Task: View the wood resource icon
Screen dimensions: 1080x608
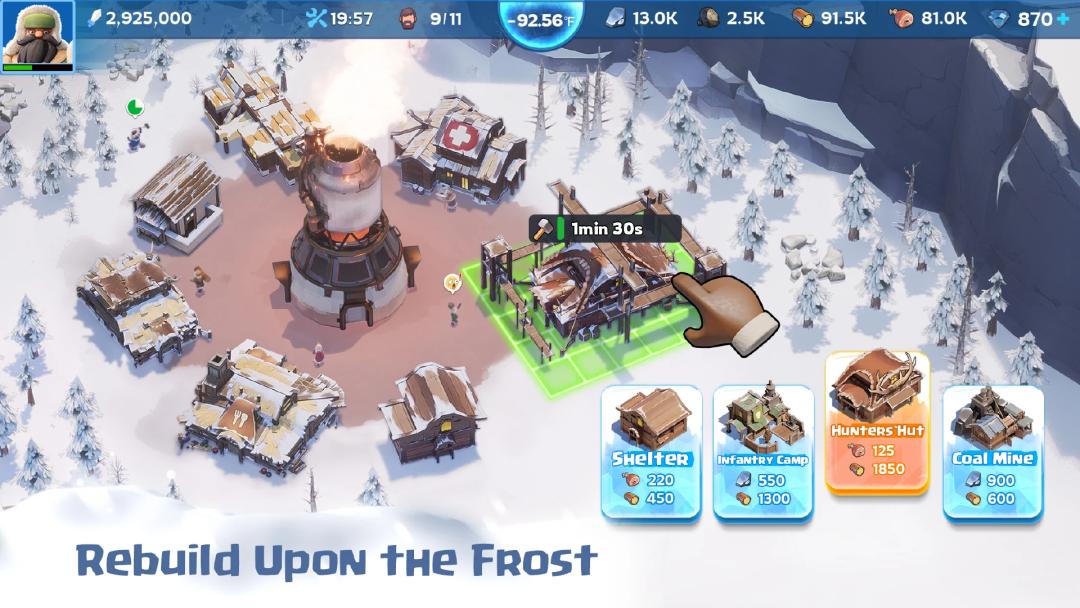Action: (803, 18)
